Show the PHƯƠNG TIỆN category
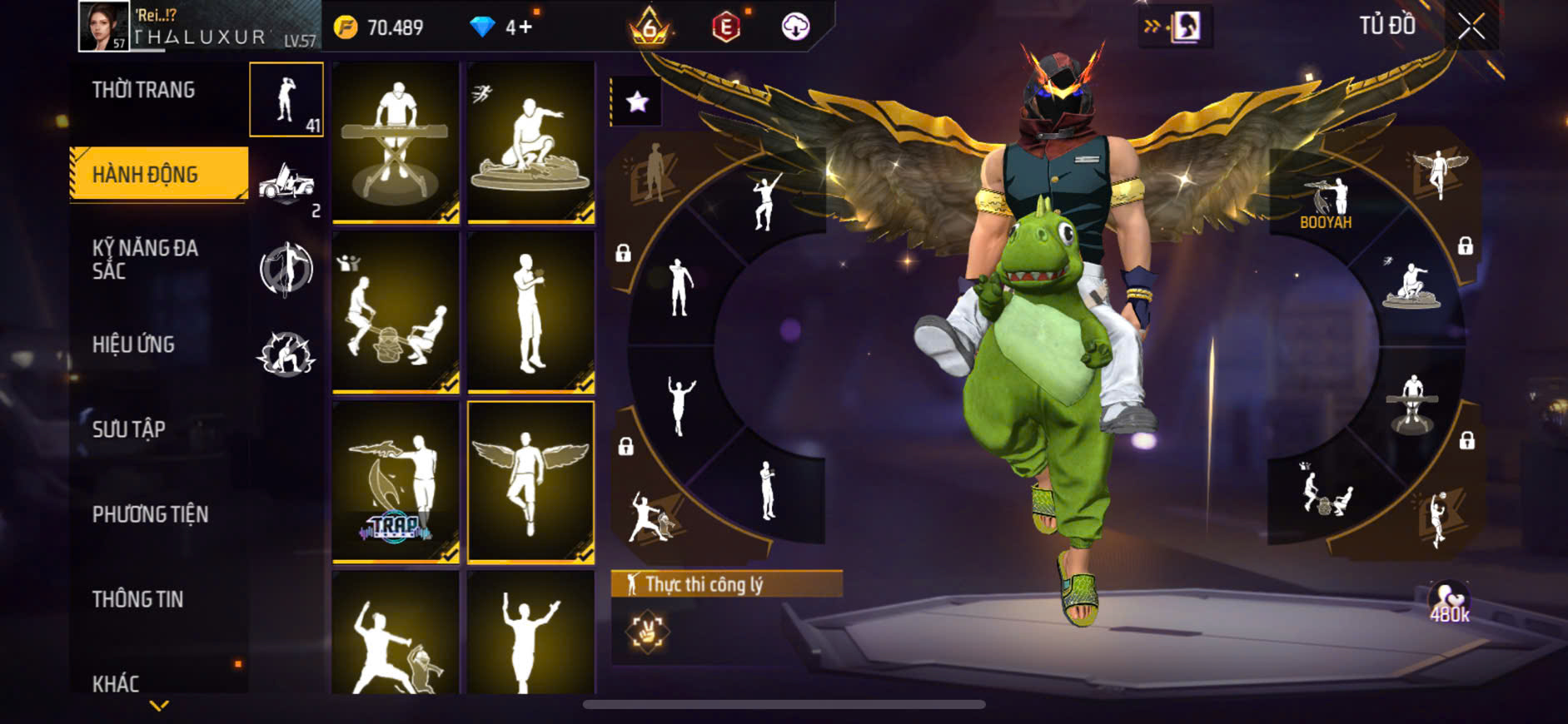This screenshot has height=724, width=1568. pos(150,514)
